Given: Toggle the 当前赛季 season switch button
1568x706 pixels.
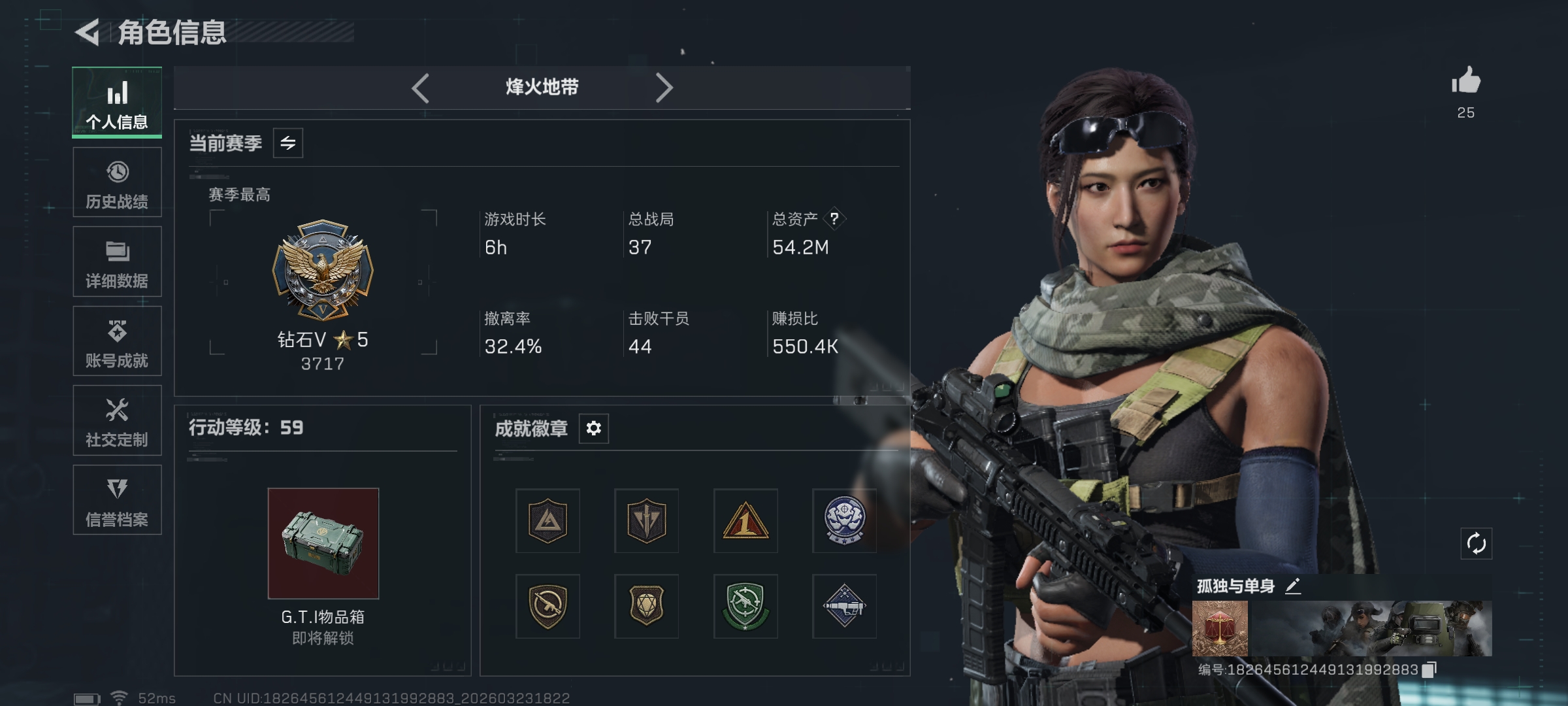Looking at the screenshot, I should [288, 143].
